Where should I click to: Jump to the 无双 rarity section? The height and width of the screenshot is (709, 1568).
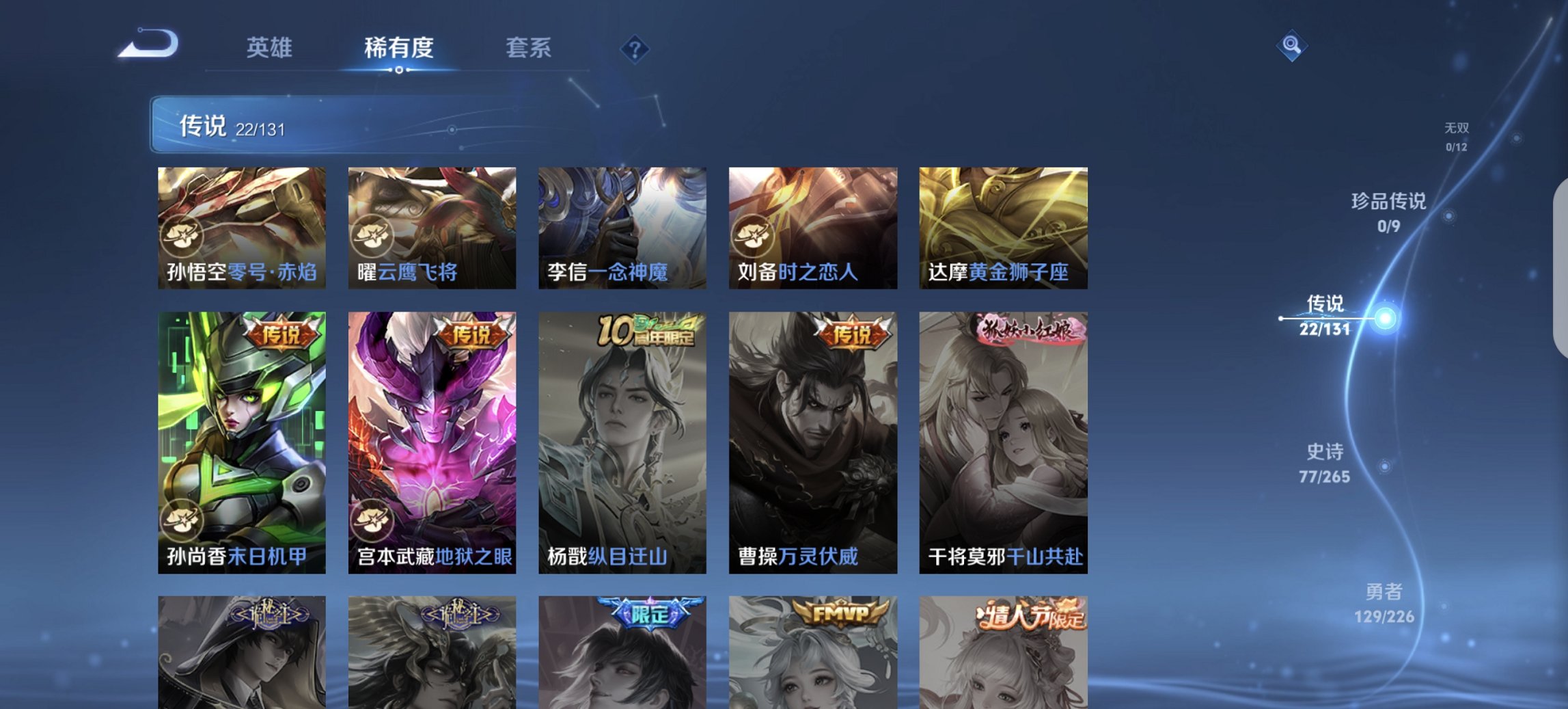pos(1458,135)
